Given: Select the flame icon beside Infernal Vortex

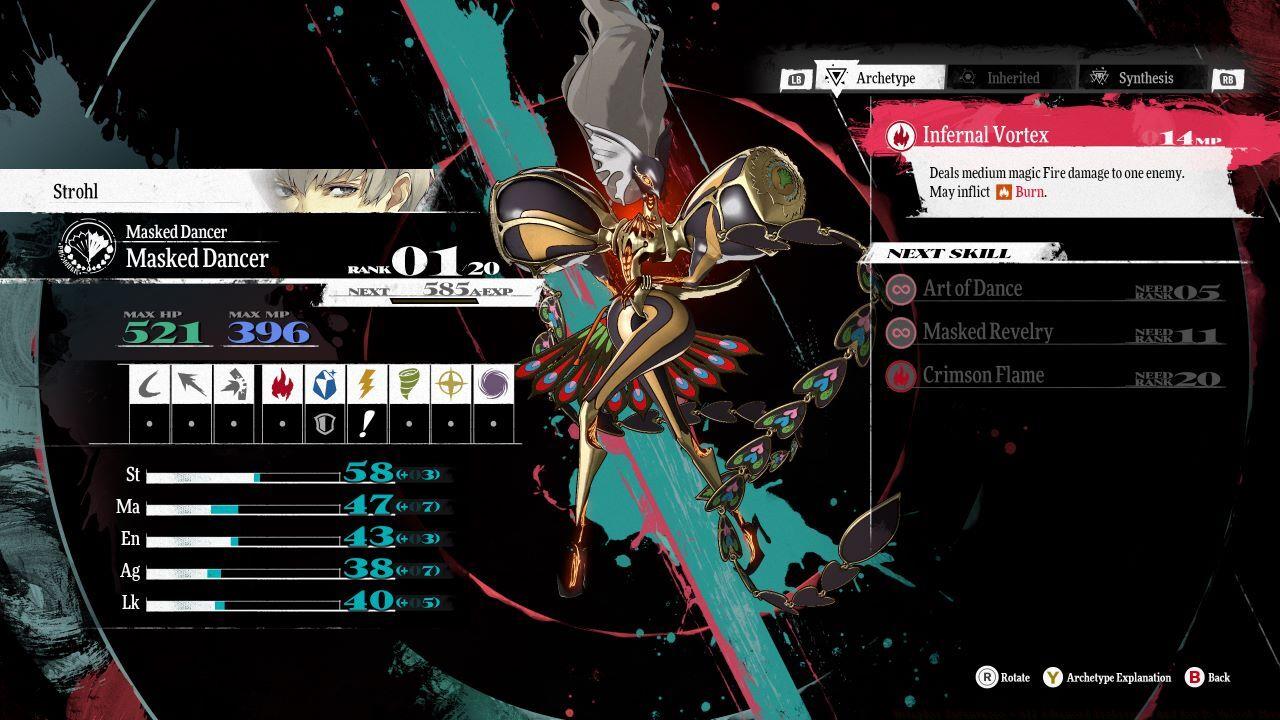Looking at the screenshot, I should [901, 134].
